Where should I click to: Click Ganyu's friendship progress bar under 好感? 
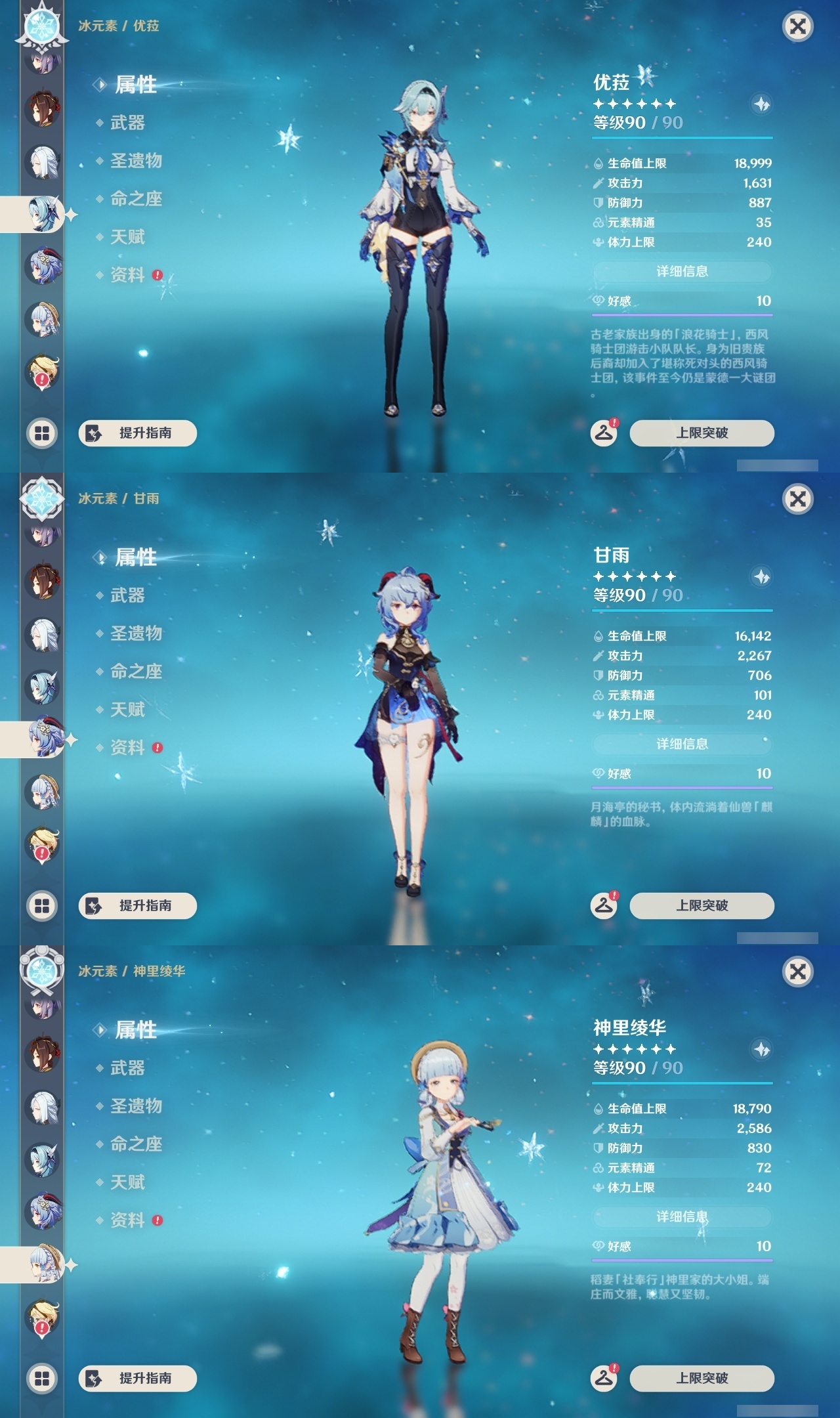(x=682, y=787)
